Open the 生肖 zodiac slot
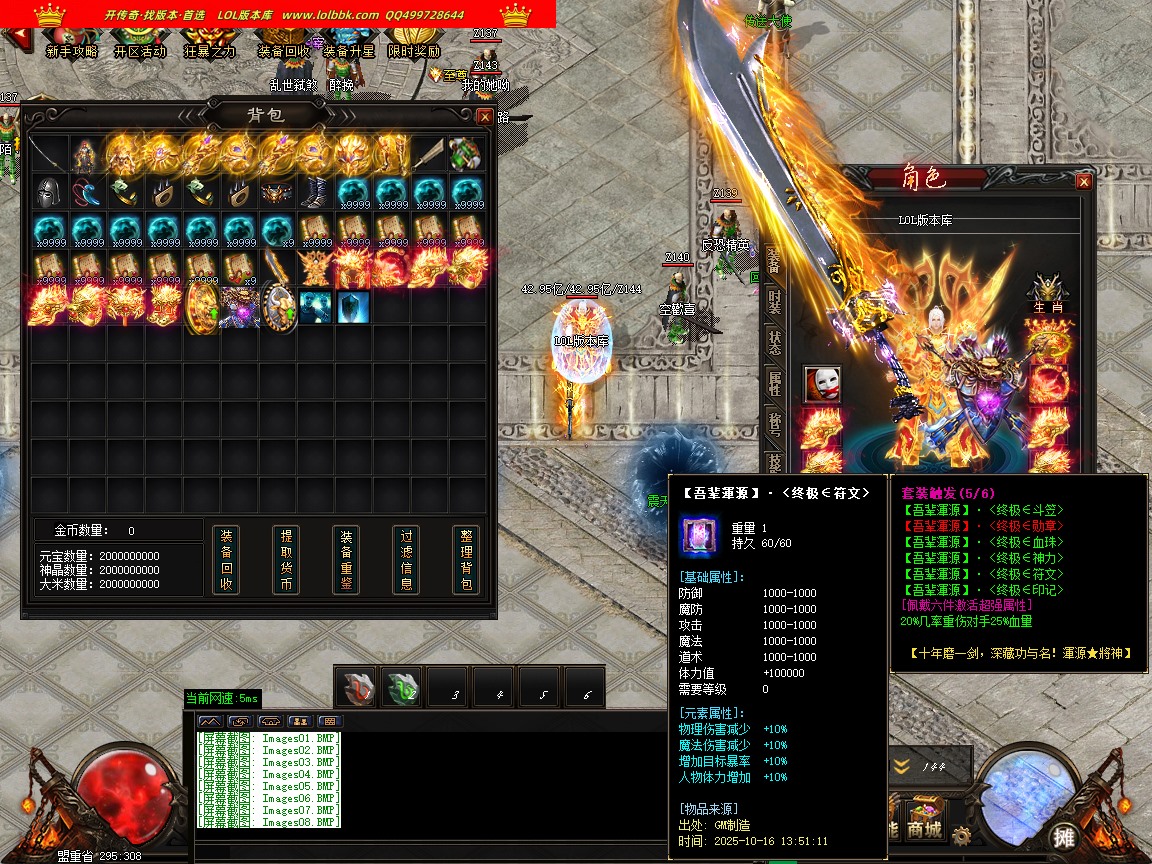 point(1047,295)
